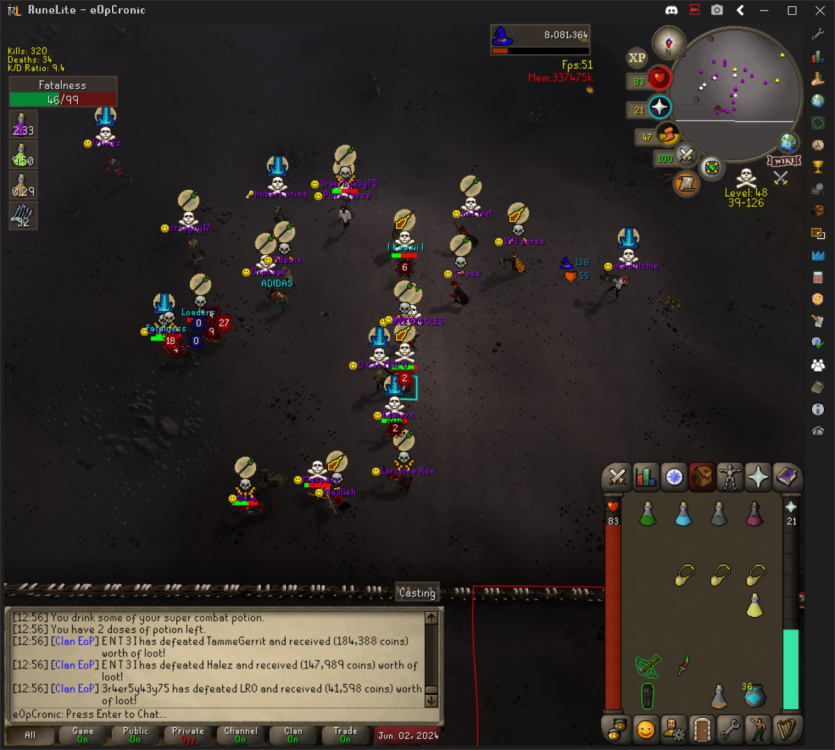Activate quick prayers orb

pos(660,108)
